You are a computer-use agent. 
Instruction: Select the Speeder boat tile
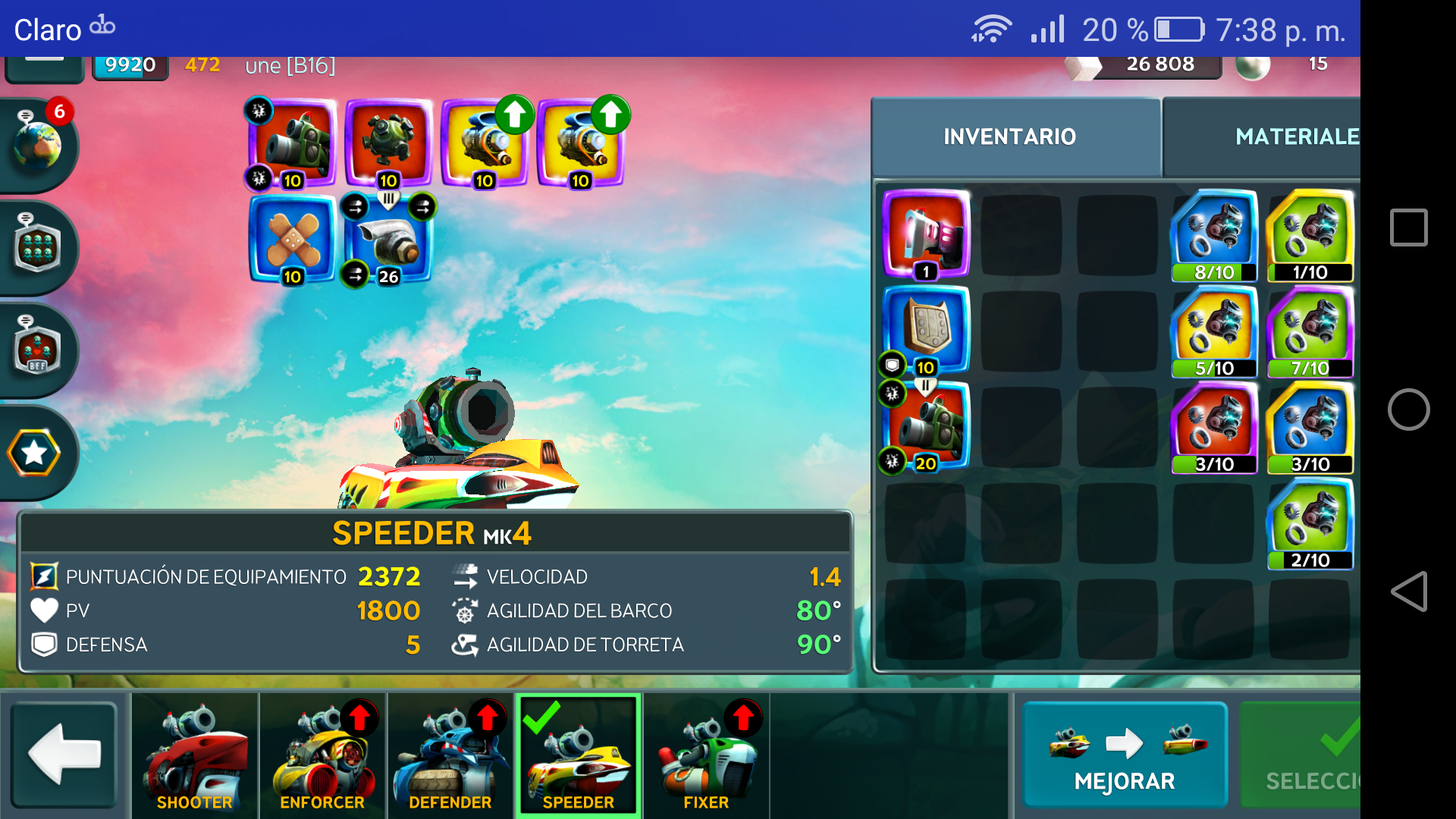[x=579, y=756]
